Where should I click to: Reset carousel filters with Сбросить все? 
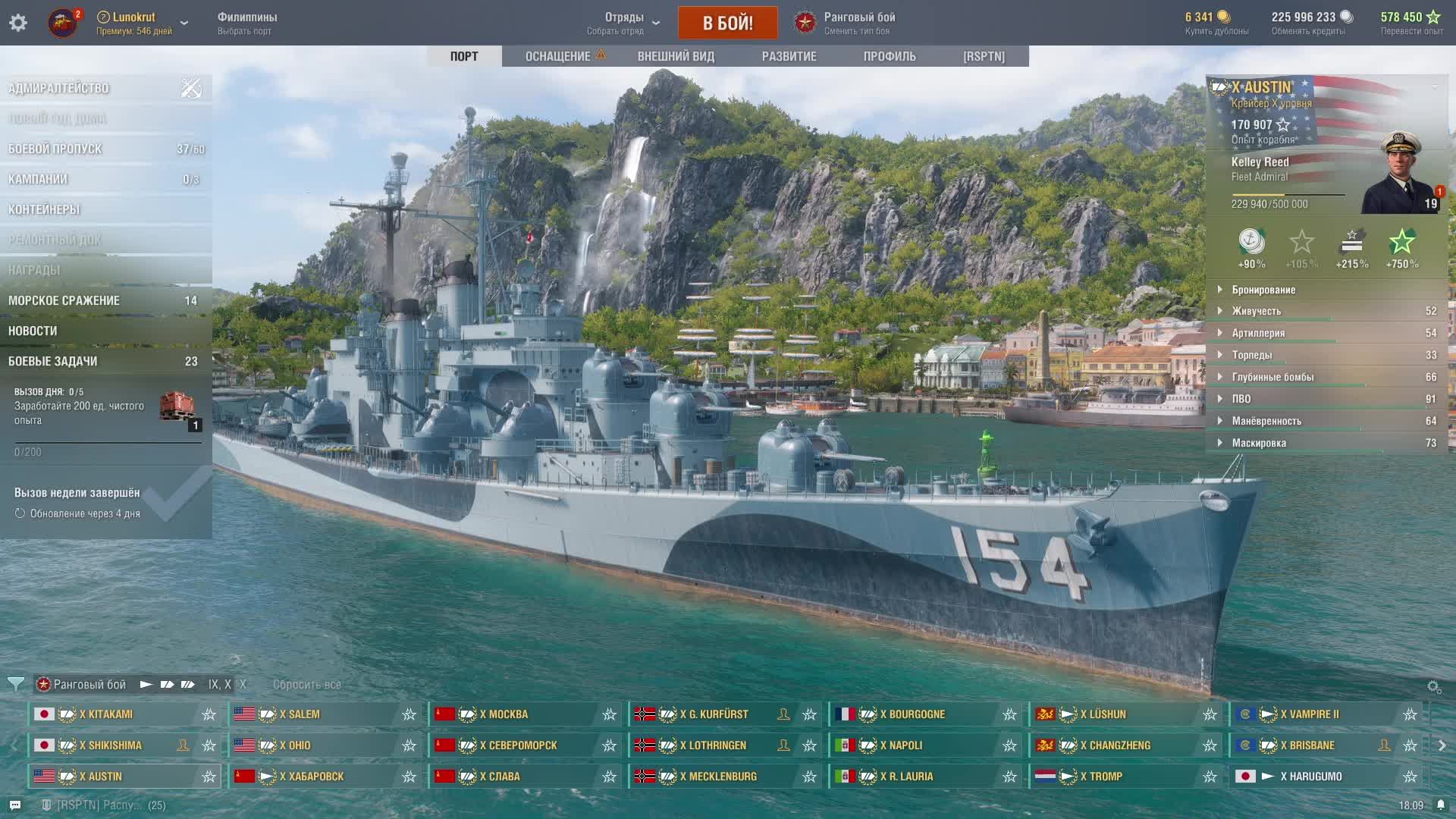pos(307,685)
